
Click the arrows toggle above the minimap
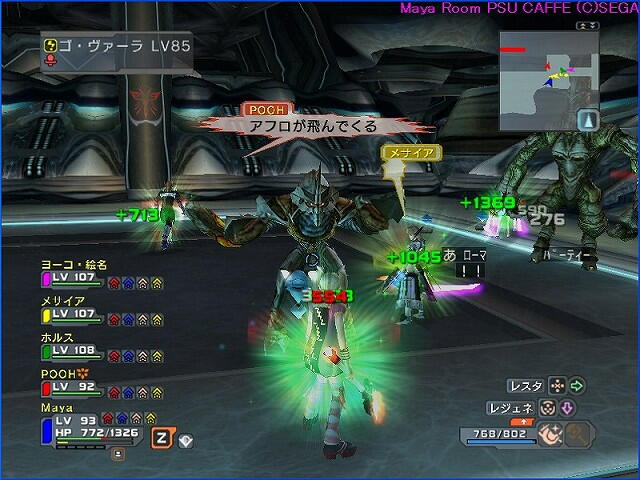581,25
